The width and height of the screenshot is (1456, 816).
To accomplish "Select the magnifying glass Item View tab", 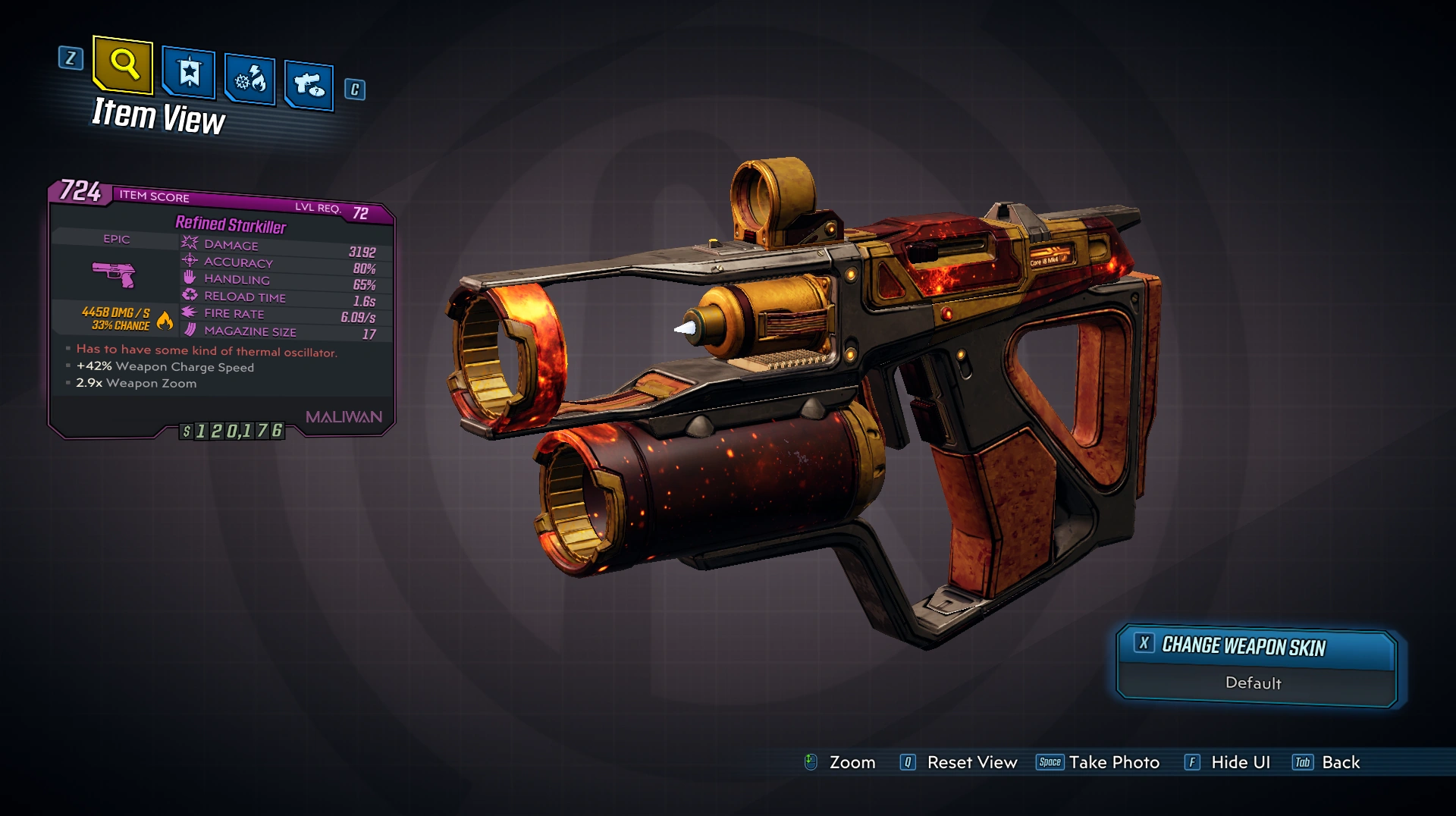I will (123, 64).
